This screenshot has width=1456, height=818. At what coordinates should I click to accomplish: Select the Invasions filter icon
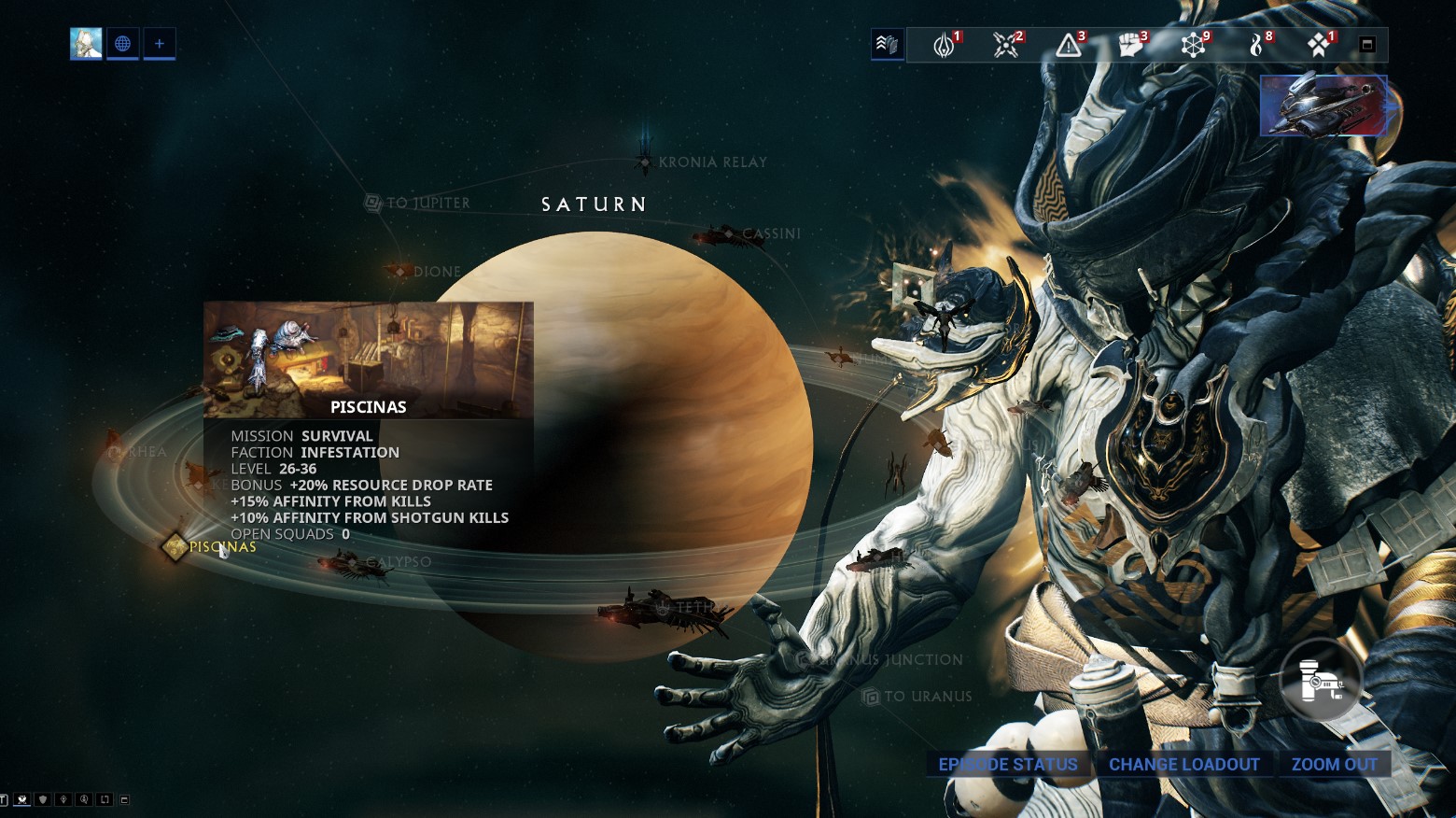(1005, 44)
